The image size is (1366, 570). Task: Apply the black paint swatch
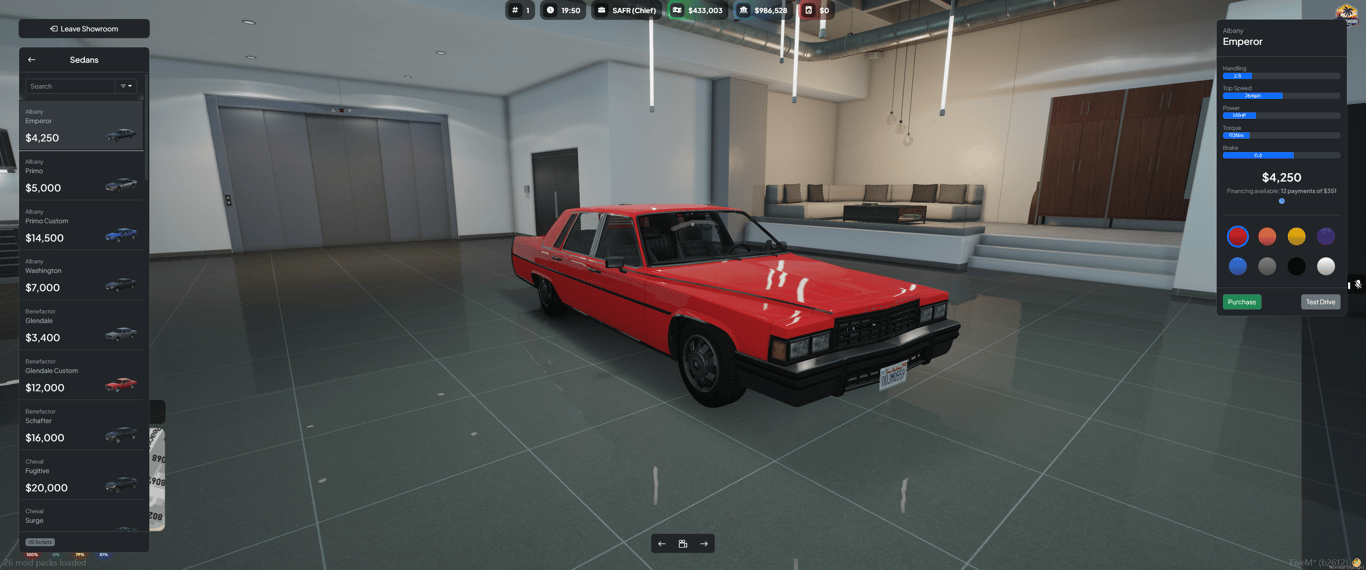[x=1296, y=266]
